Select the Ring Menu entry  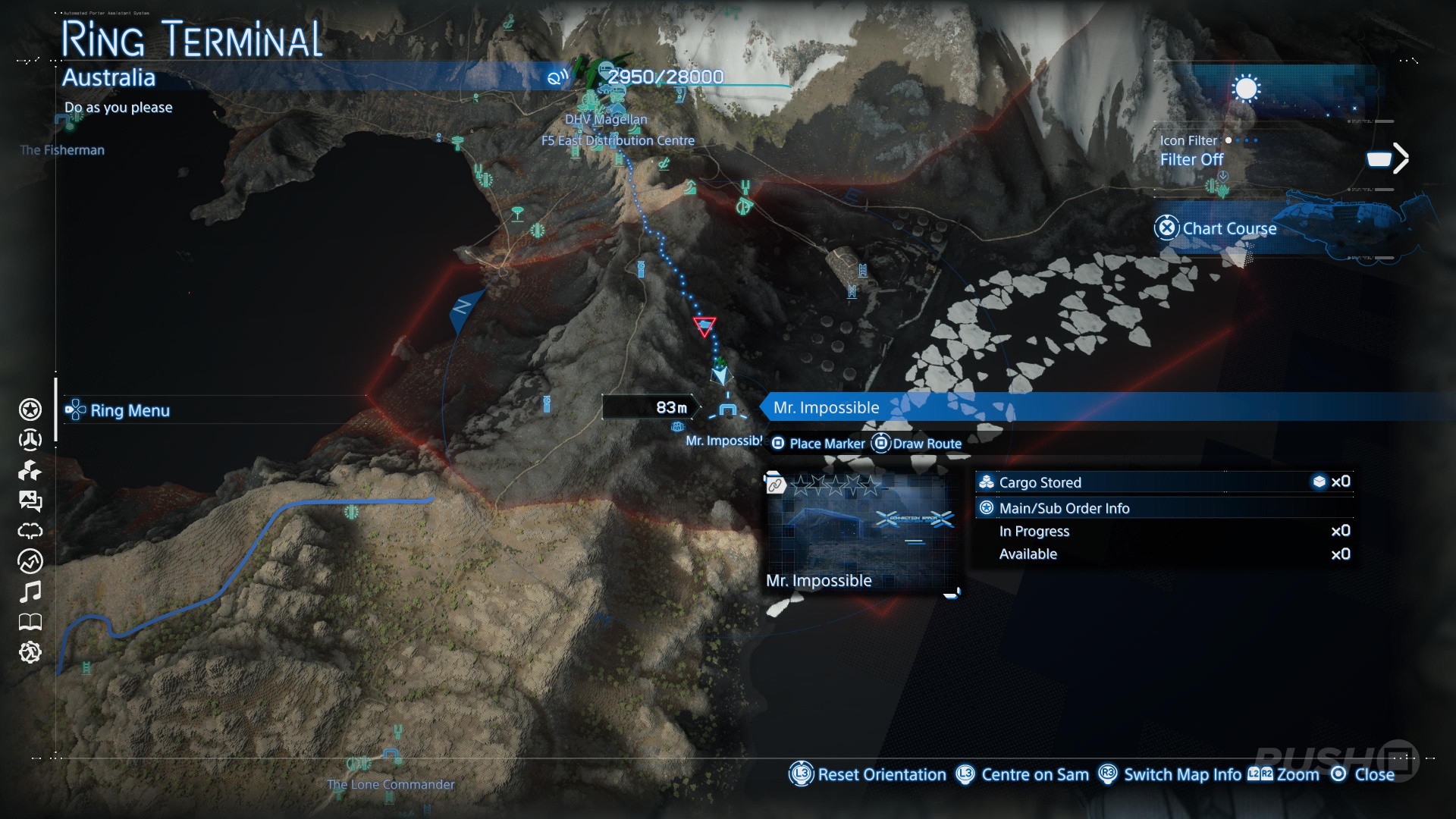[x=129, y=410]
